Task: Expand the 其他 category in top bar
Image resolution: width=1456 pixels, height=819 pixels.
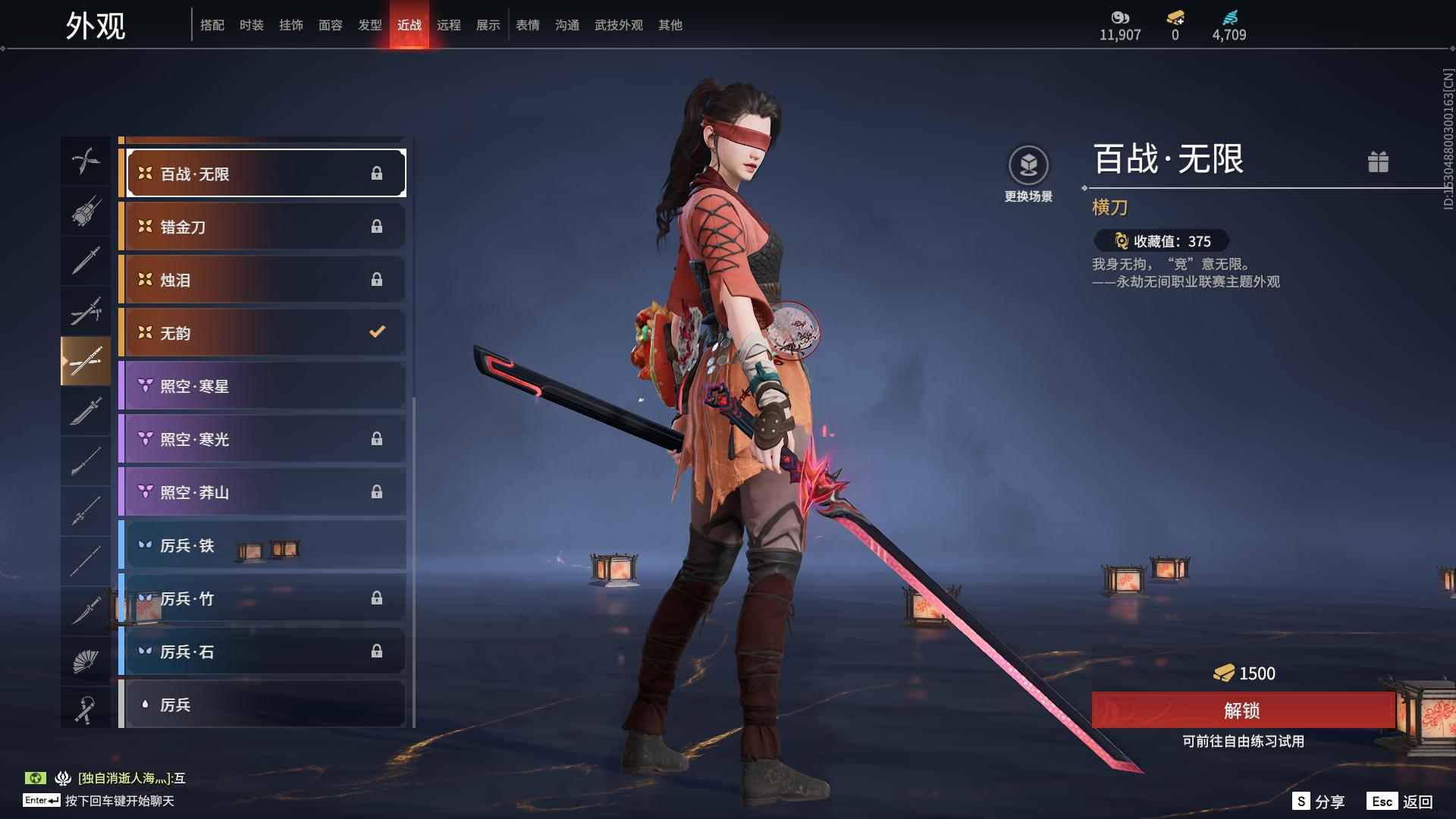Action: (x=670, y=25)
